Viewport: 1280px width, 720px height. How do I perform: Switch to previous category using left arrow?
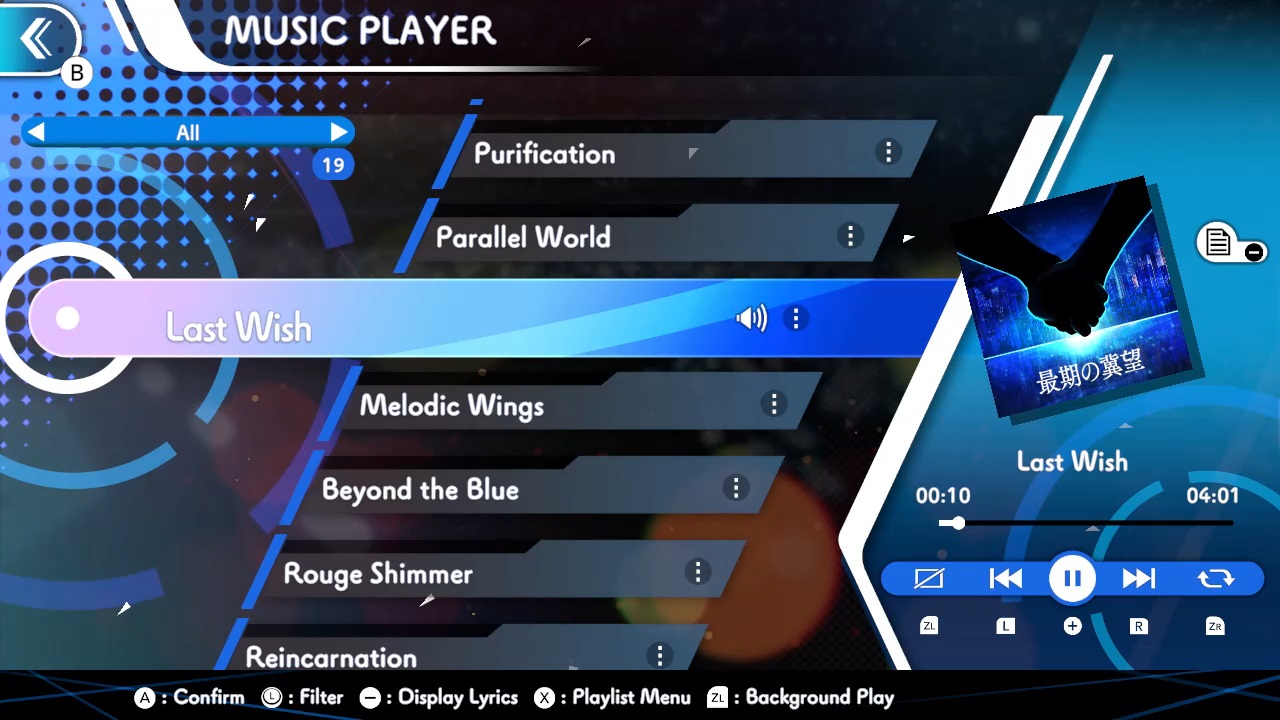coord(37,132)
